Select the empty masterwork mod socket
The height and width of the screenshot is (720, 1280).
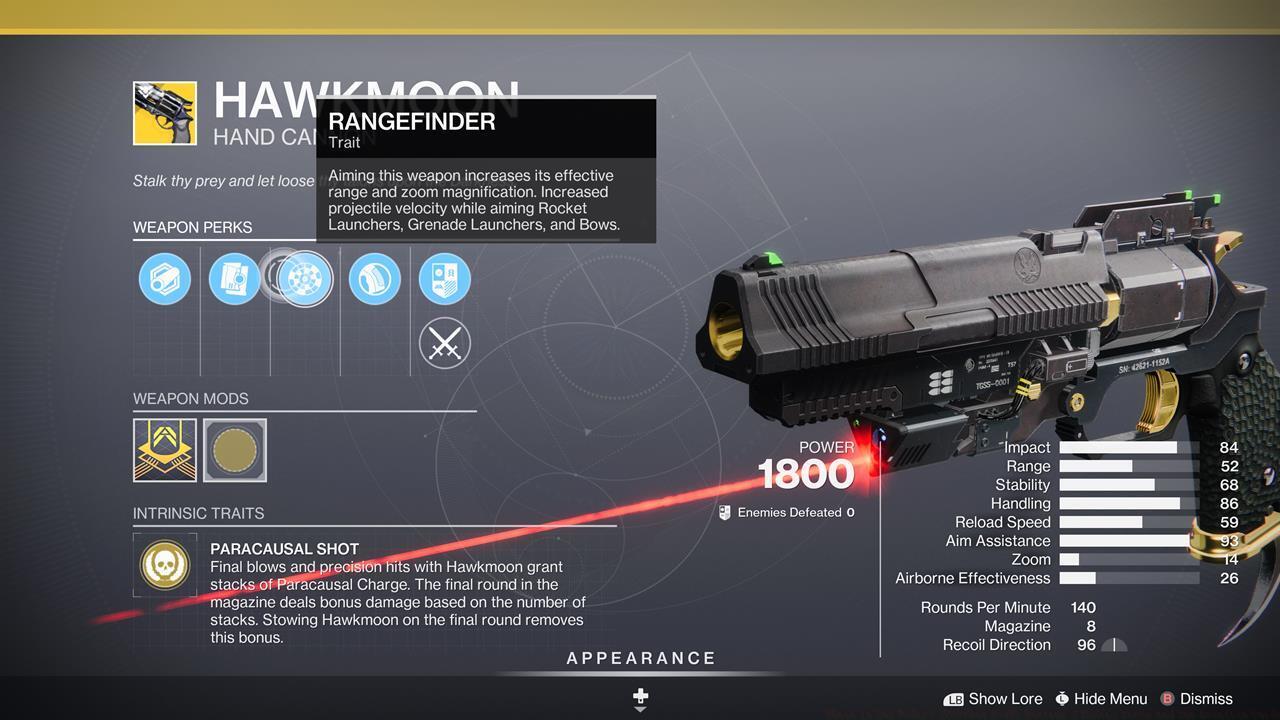coord(235,450)
